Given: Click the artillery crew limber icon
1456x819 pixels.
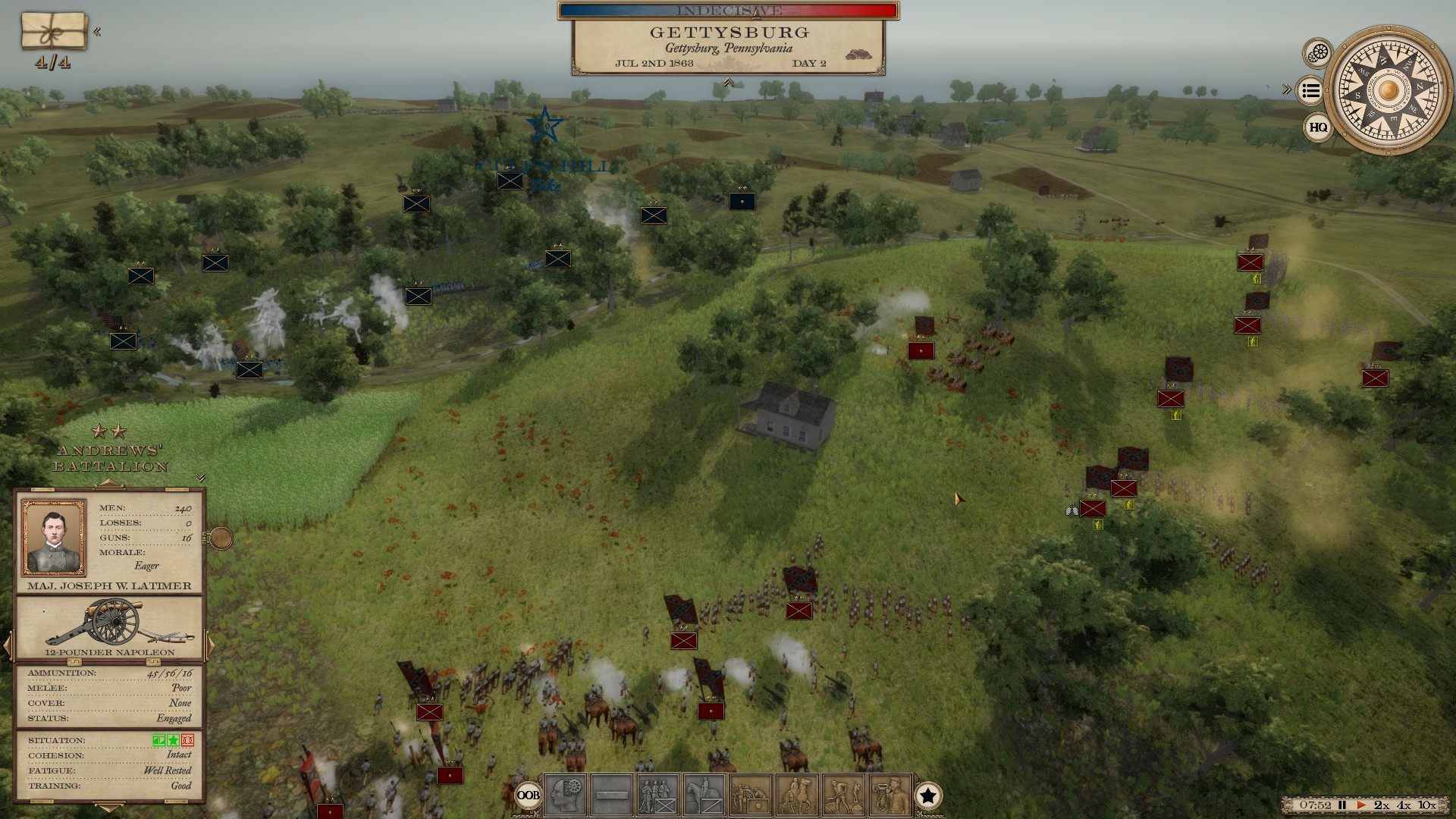Looking at the screenshot, I should coord(750,795).
